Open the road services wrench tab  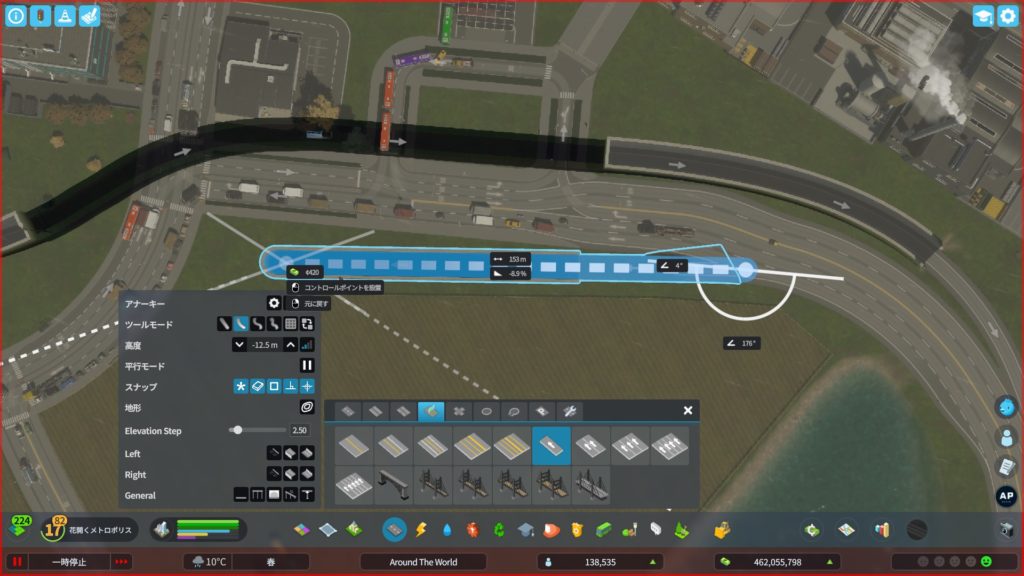570,411
